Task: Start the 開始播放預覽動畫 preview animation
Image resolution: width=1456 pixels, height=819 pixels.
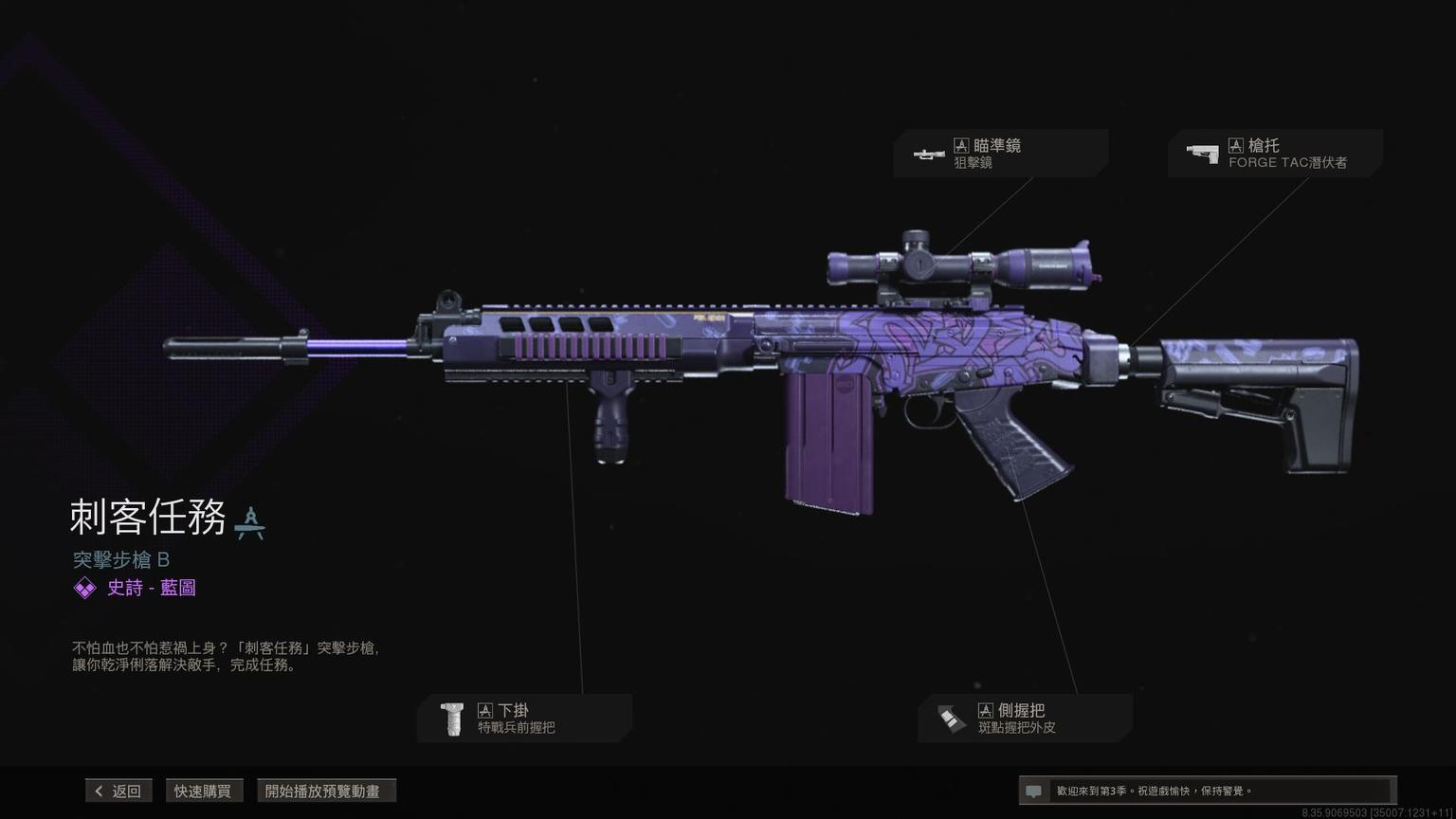Action: [325, 791]
